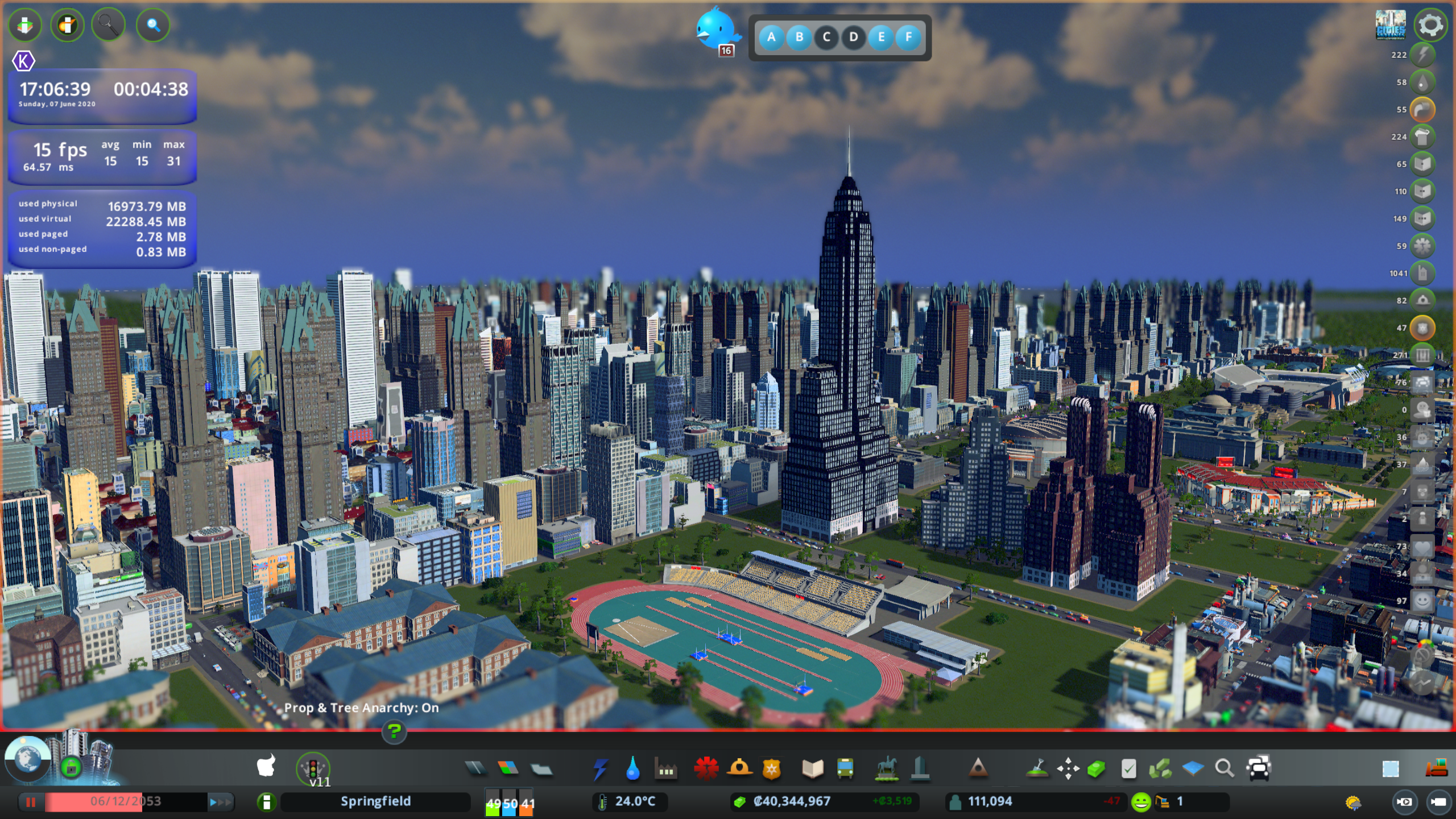
Task: Click the letter A circle button
Action: (x=771, y=38)
